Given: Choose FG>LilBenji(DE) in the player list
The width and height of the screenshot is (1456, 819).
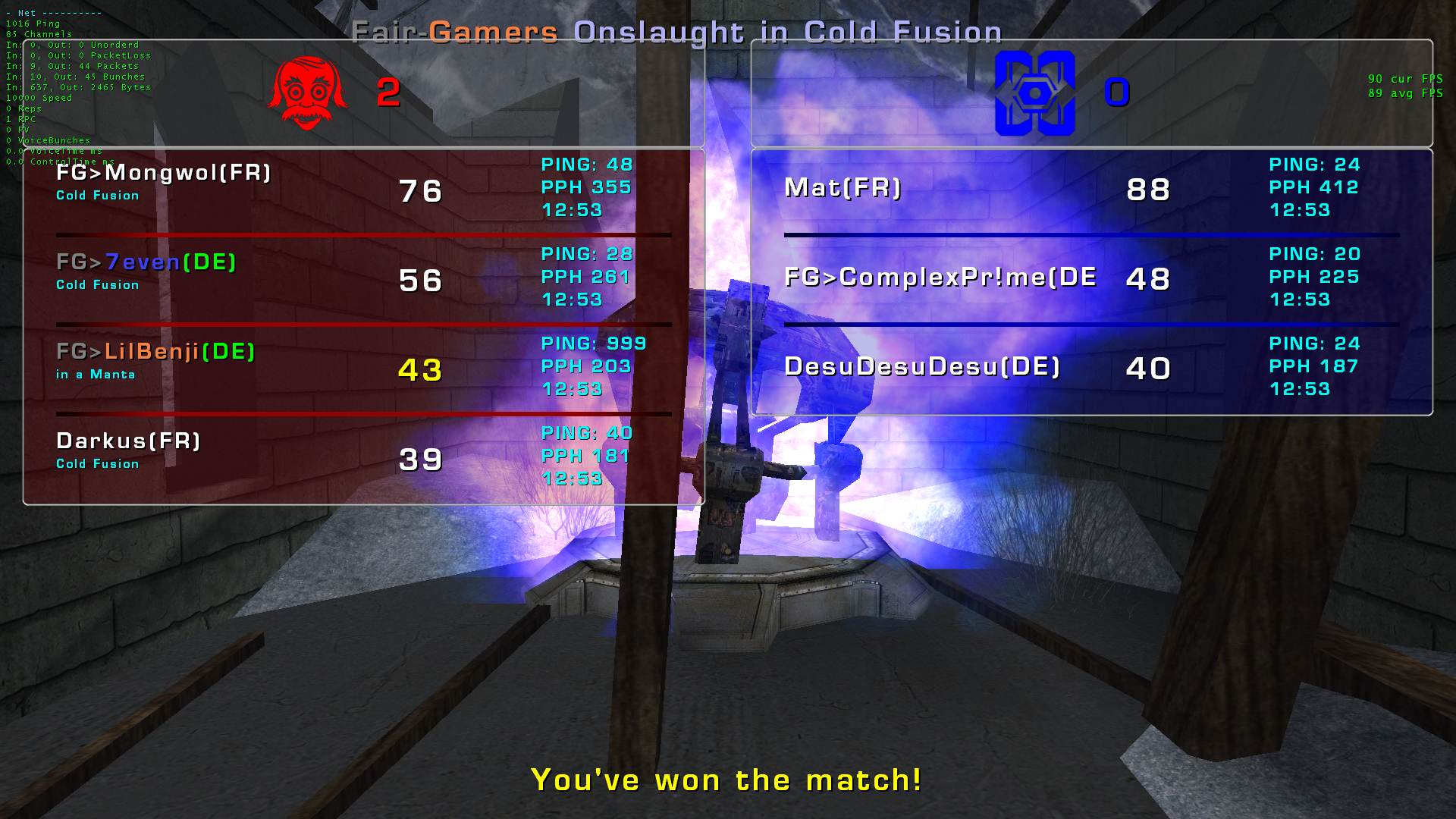Looking at the screenshot, I should coord(155,353).
